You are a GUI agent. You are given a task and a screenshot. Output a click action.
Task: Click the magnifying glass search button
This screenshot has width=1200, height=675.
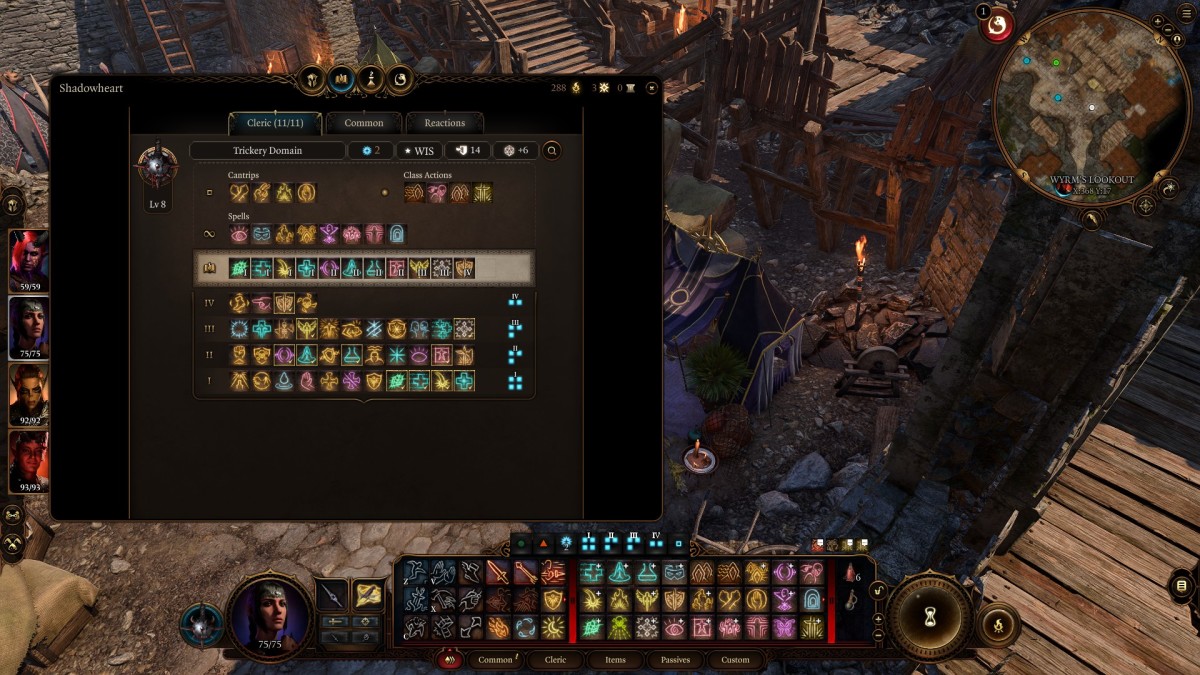pyautogui.click(x=551, y=151)
